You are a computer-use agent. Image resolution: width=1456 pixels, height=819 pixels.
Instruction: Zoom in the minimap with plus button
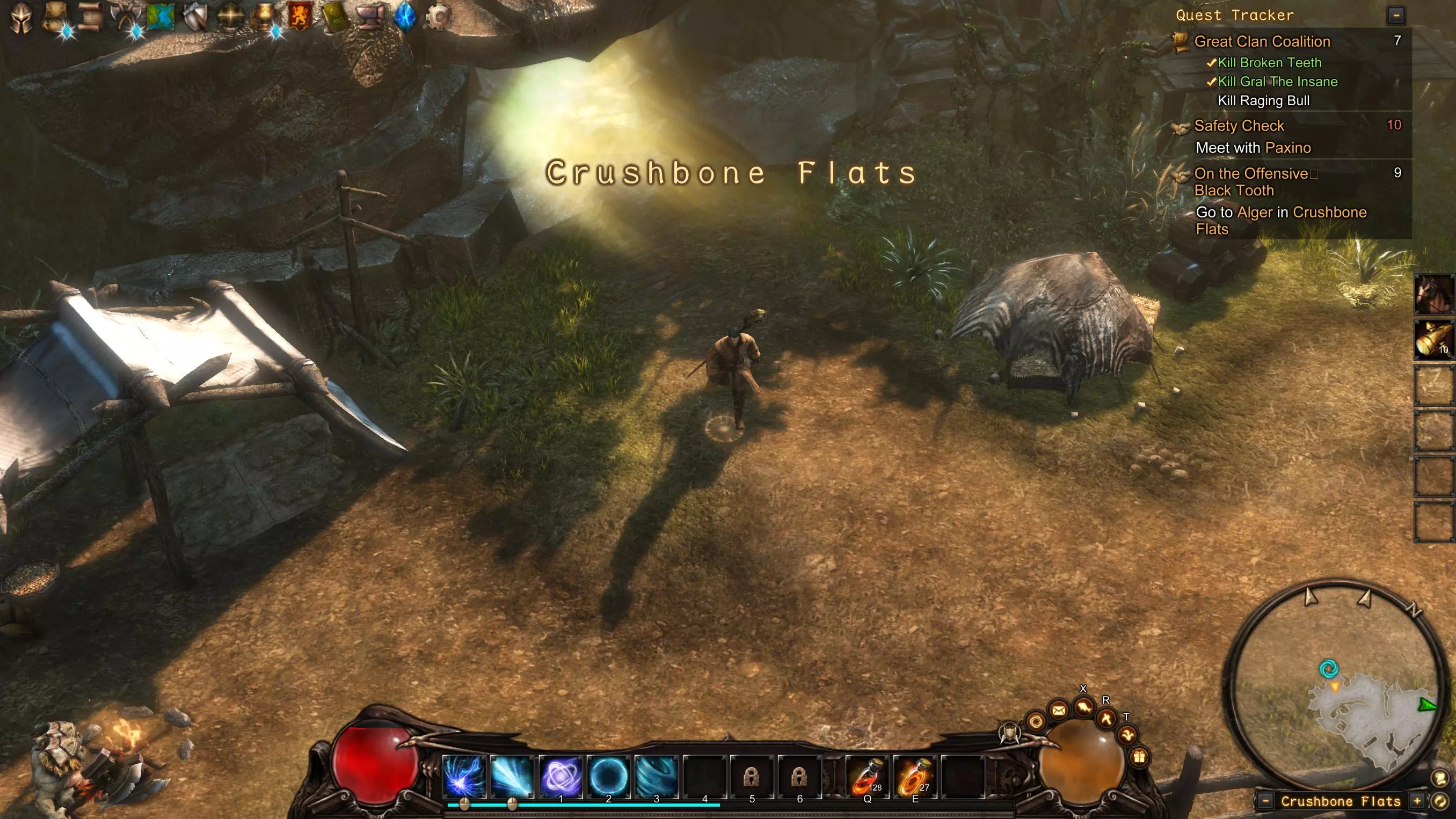tap(1417, 801)
